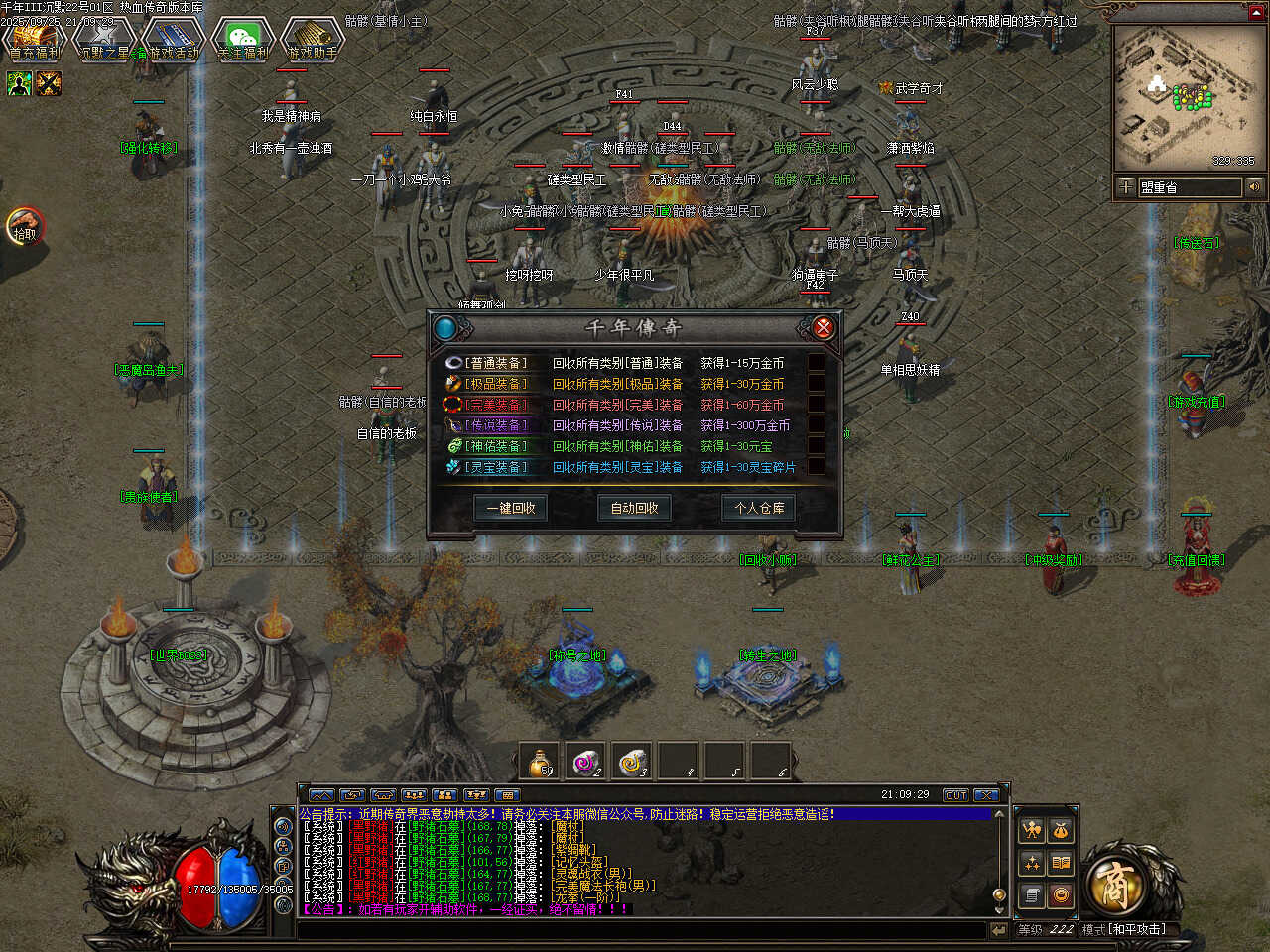The height and width of the screenshot is (952, 1270).
Task: Open 游戏活动 events menu
Action: coord(173,40)
